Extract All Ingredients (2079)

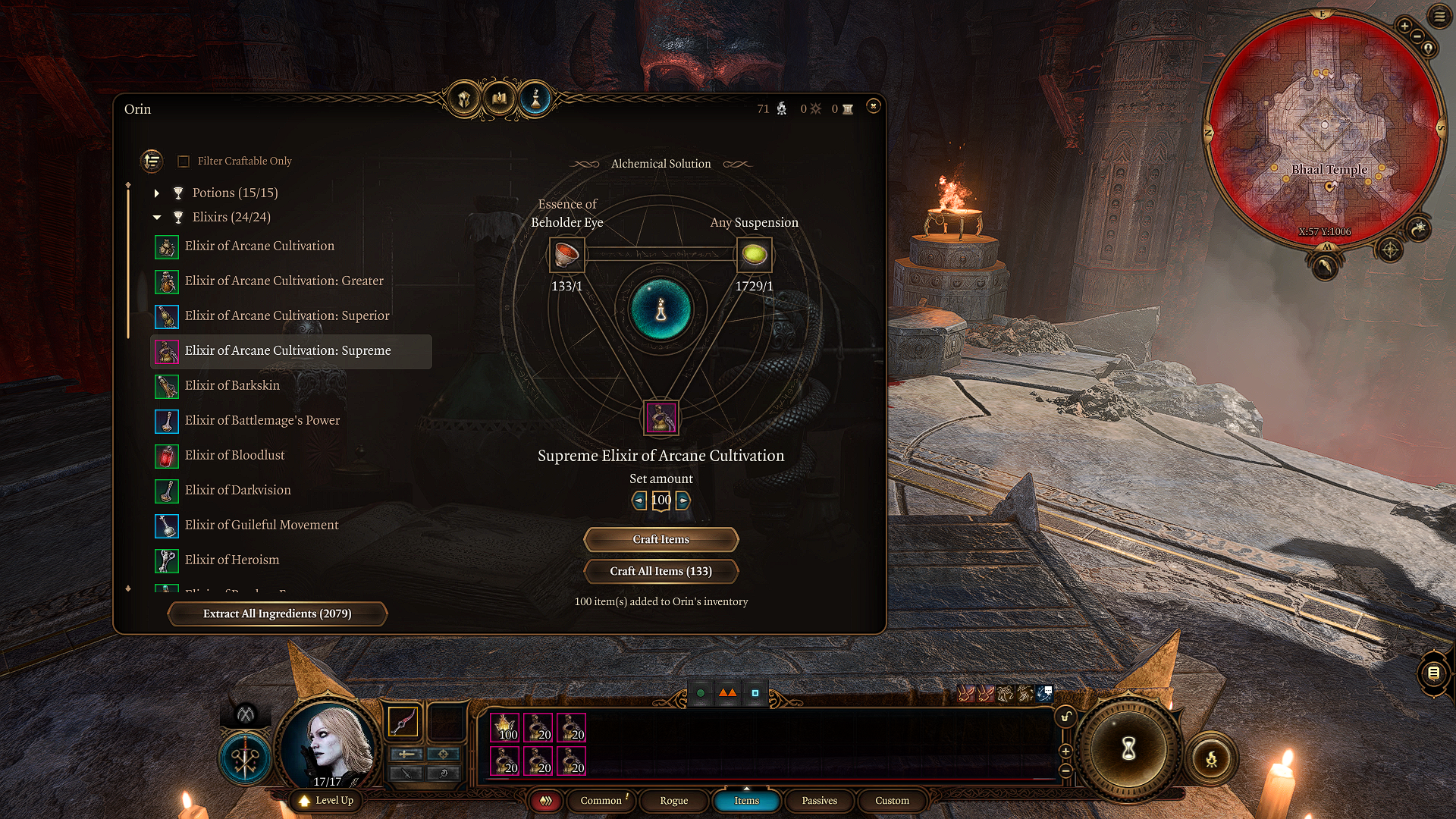tap(277, 613)
